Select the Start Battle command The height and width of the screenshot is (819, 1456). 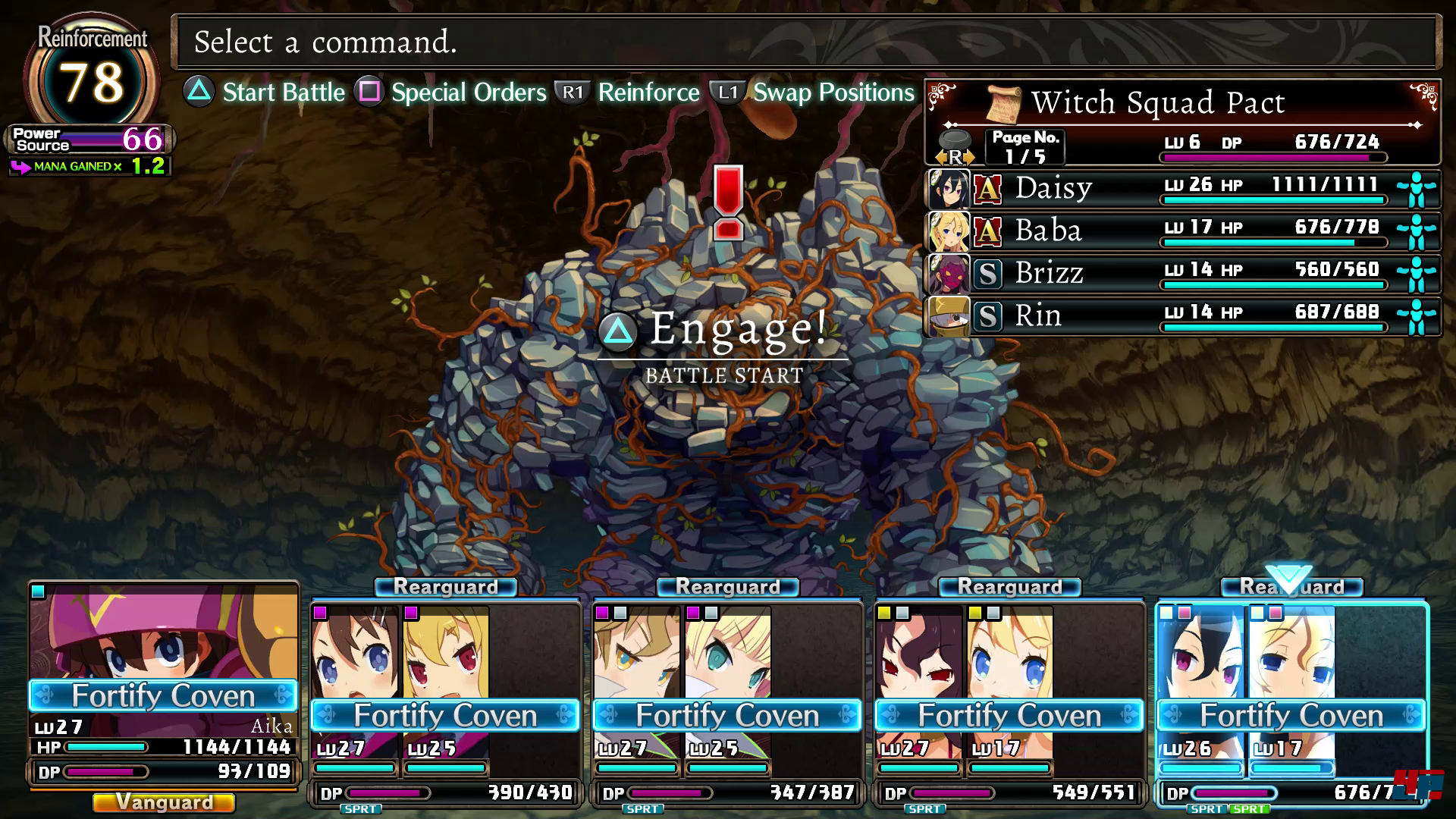[265, 93]
